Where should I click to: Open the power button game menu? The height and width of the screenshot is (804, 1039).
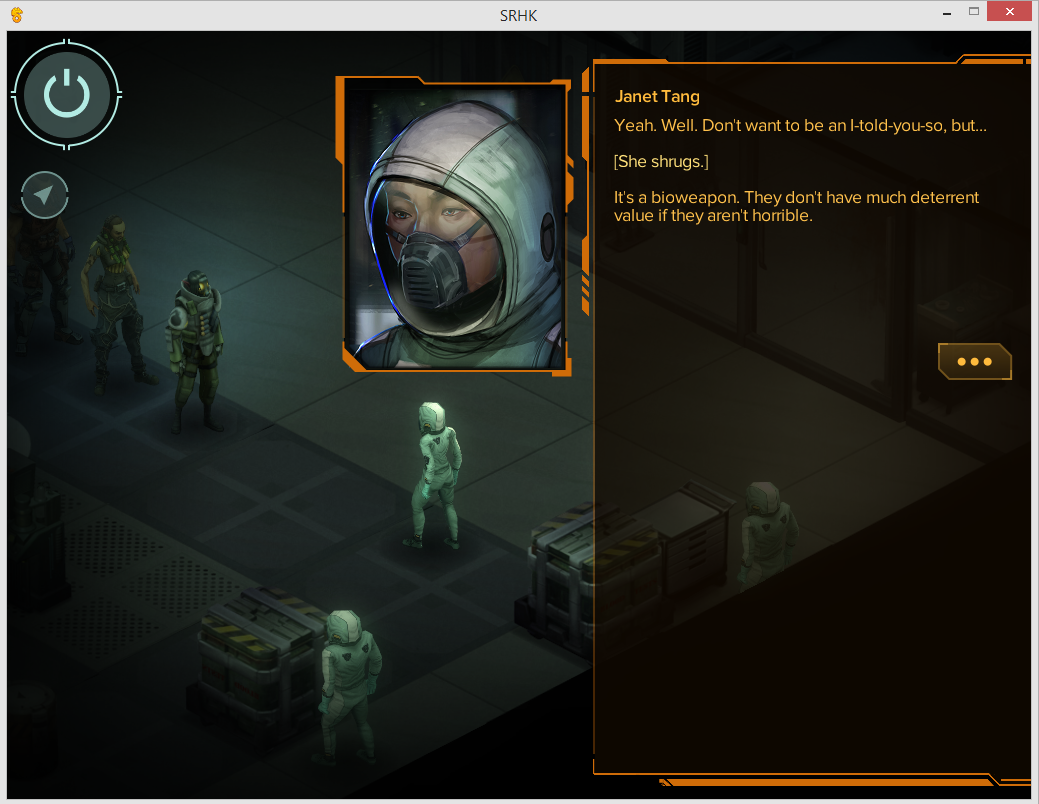point(66,95)
